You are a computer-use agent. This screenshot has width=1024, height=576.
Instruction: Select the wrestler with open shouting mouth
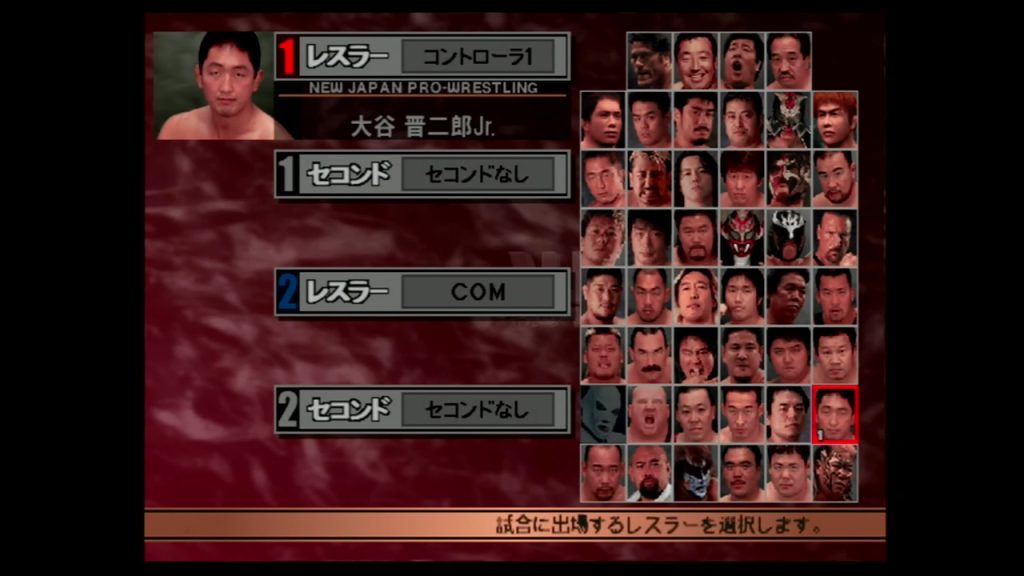pyautogui.click(x=742, y=61)
